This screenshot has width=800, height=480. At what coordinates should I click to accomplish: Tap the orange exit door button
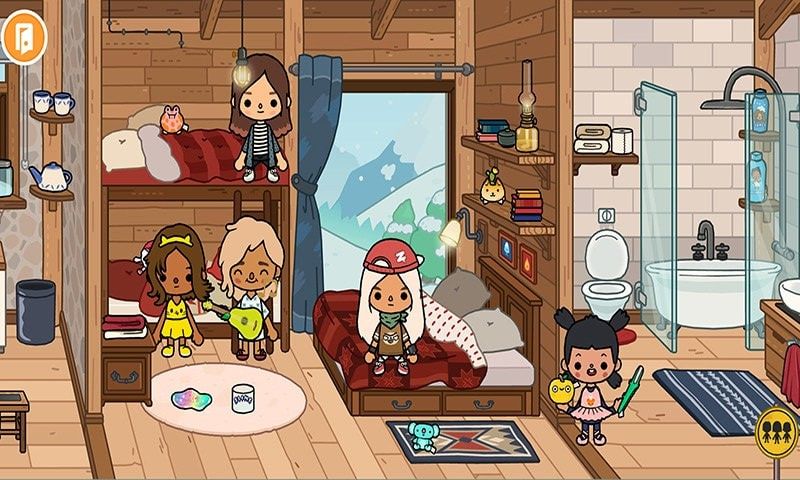pos(18,37)
